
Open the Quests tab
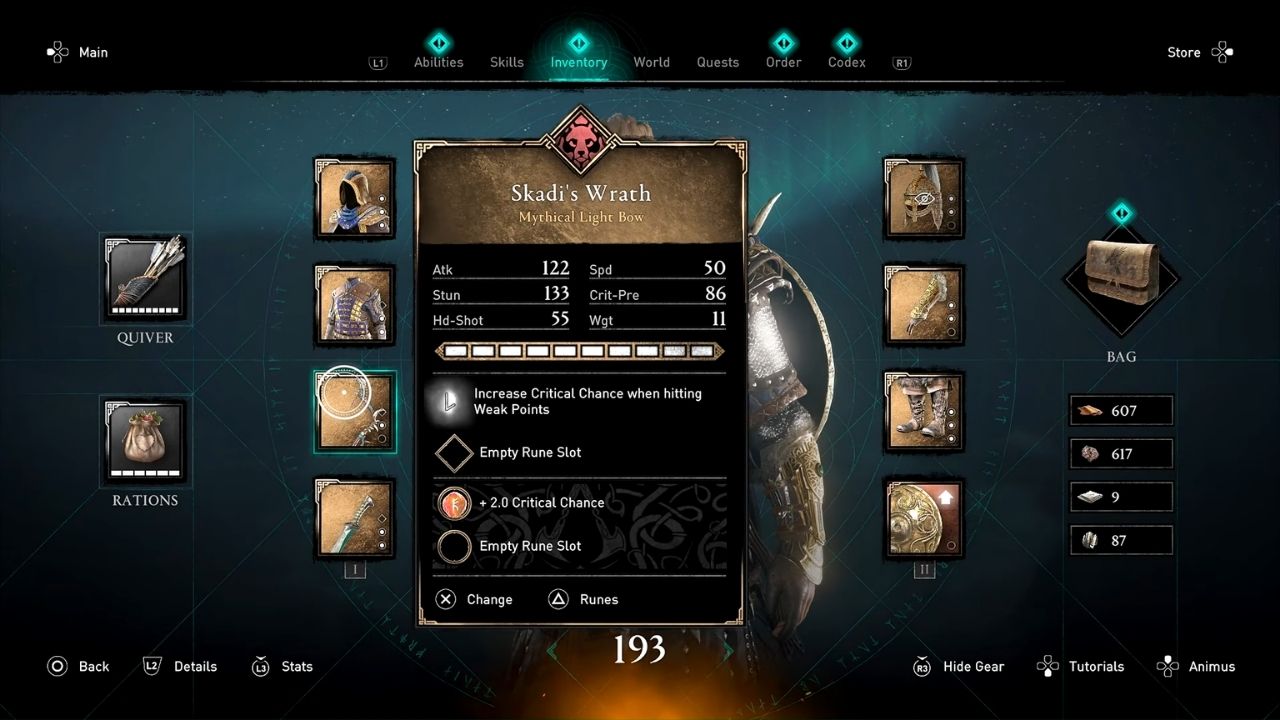718,62
